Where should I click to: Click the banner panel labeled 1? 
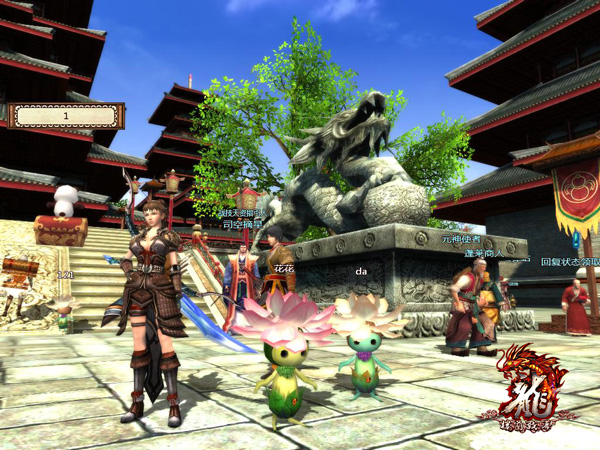click(67, 116)
